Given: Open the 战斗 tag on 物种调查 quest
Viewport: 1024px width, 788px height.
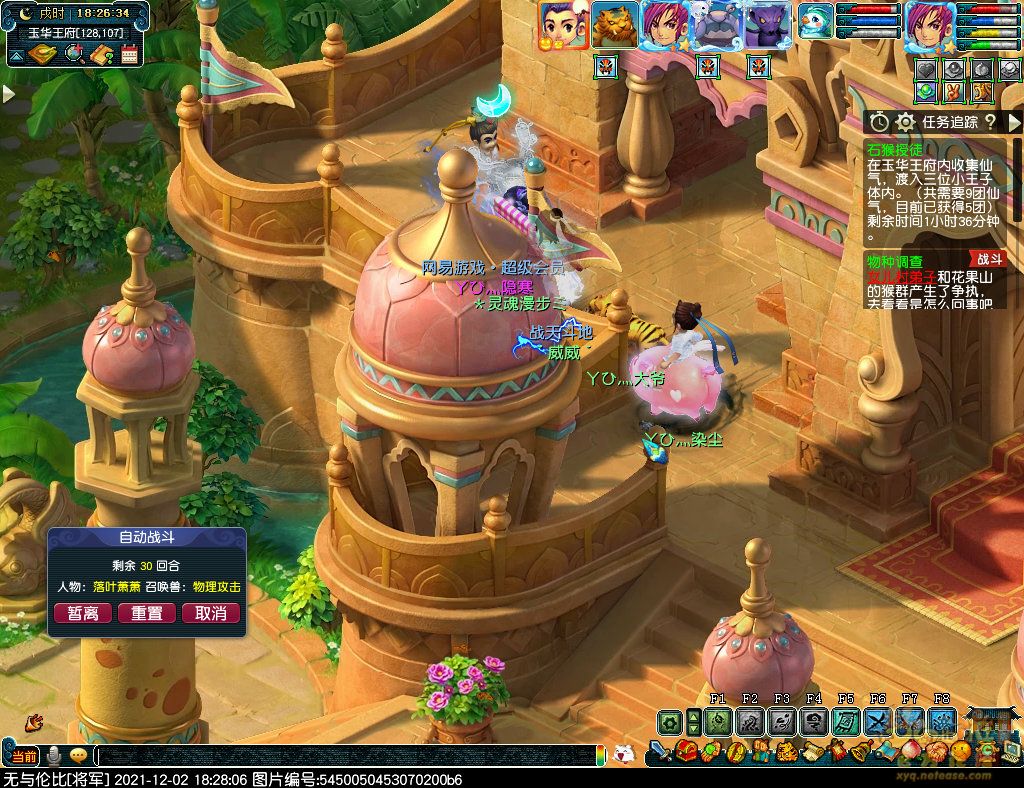Looking at the screenshot, I should tap(988, 260).
